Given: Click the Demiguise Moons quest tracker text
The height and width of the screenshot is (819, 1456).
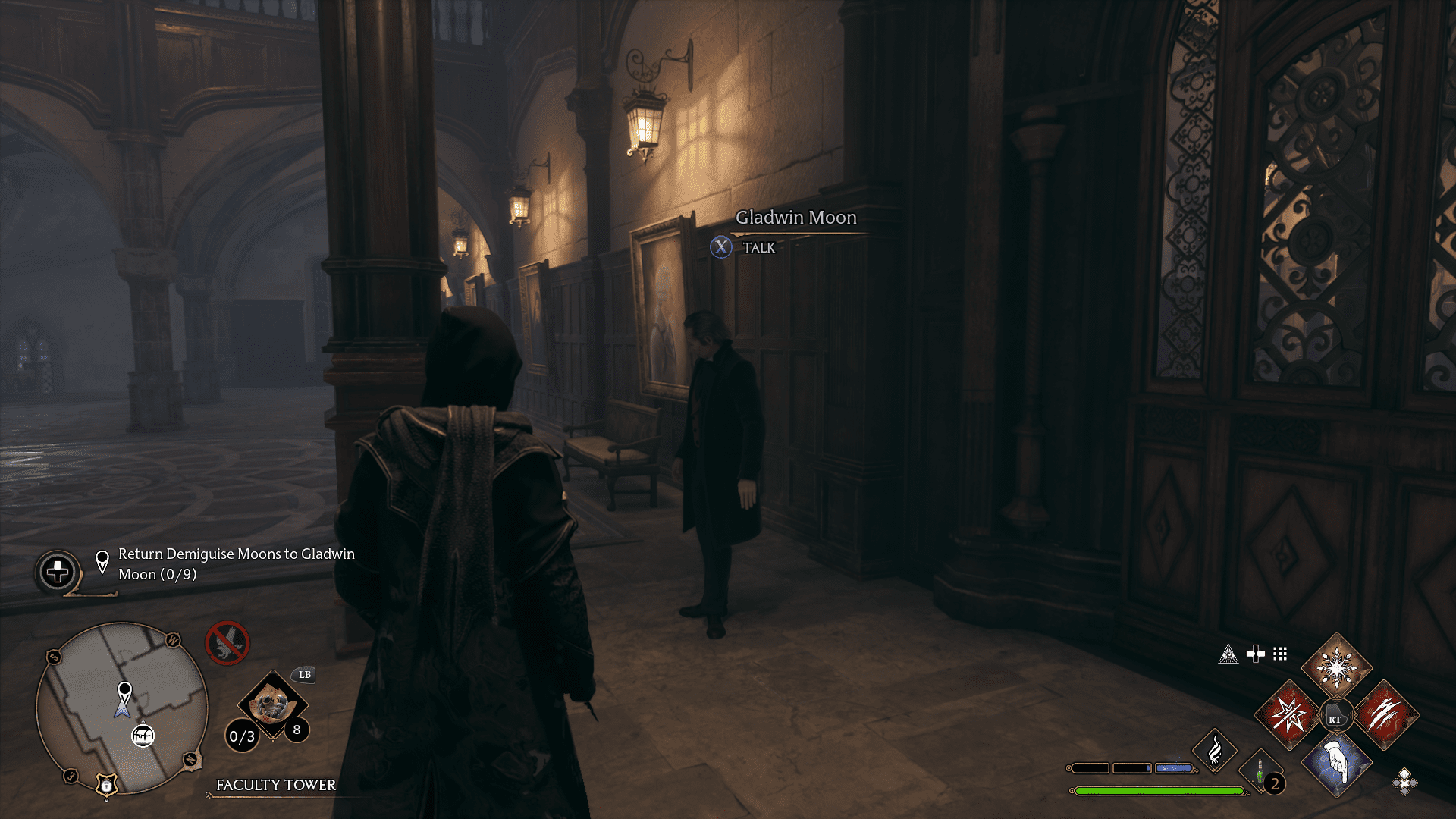Looking at the screenshot, I should [236, 564].
